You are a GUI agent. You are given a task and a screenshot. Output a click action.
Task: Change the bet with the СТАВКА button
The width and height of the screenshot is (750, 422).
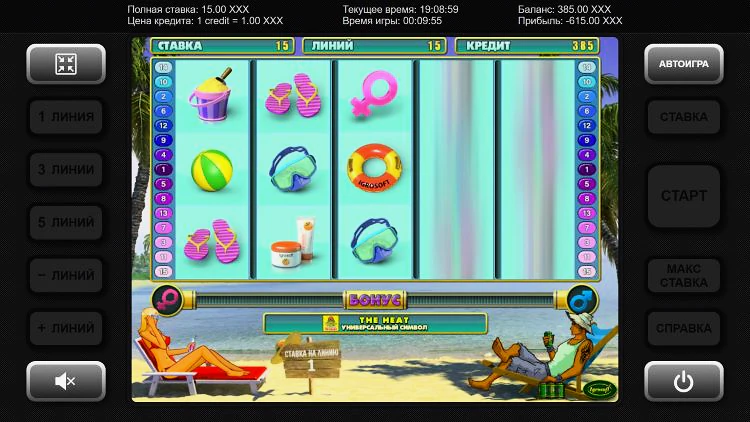click(x=684, y=117)
